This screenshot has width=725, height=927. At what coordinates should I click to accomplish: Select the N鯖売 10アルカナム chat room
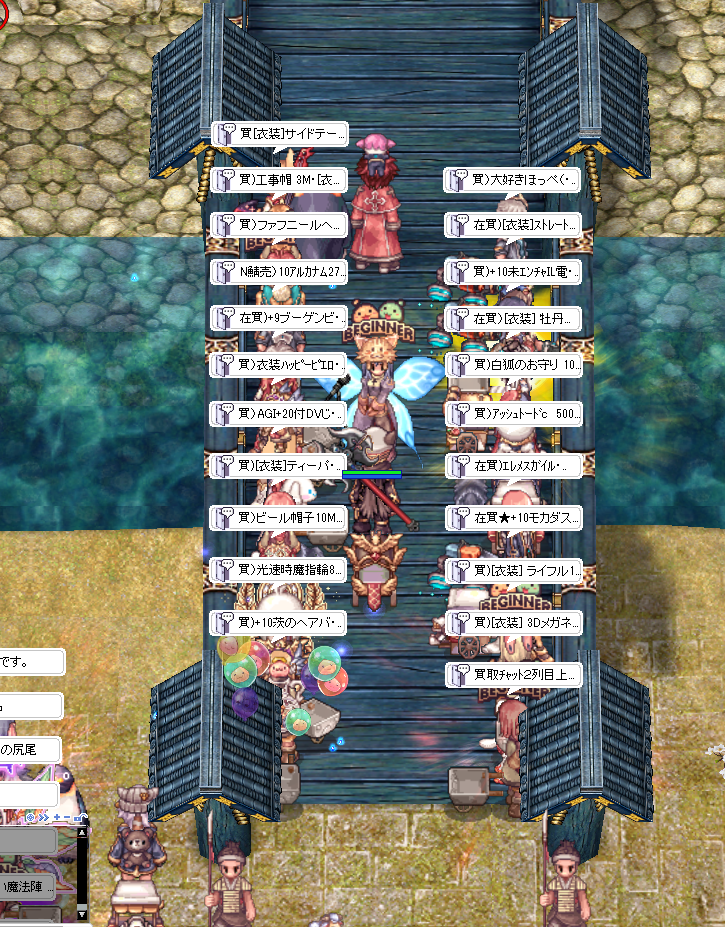(279, 271)
